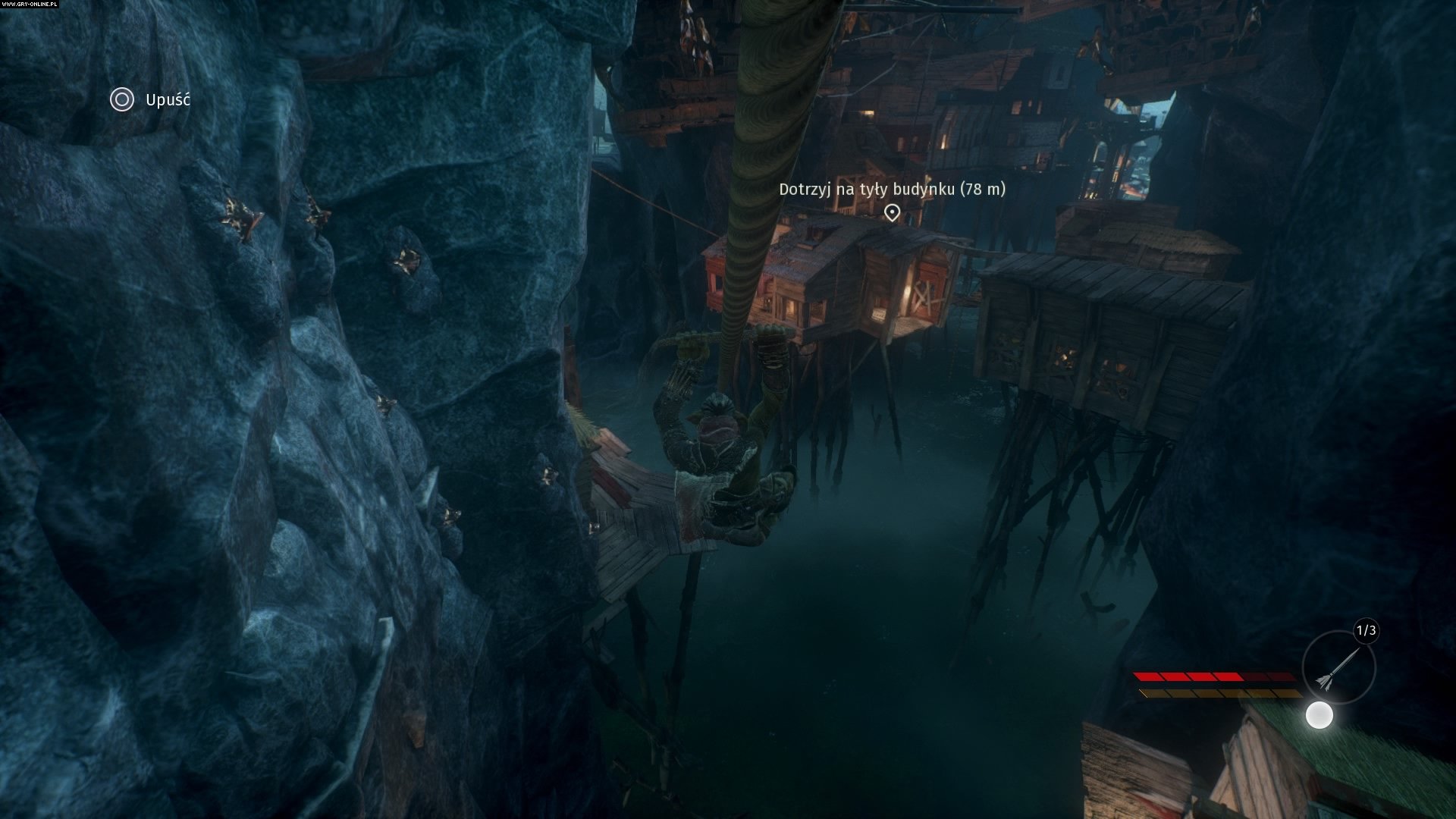Click the white light visibility orb
This screenshot has width=1456, height=819.
(1319, 715)
